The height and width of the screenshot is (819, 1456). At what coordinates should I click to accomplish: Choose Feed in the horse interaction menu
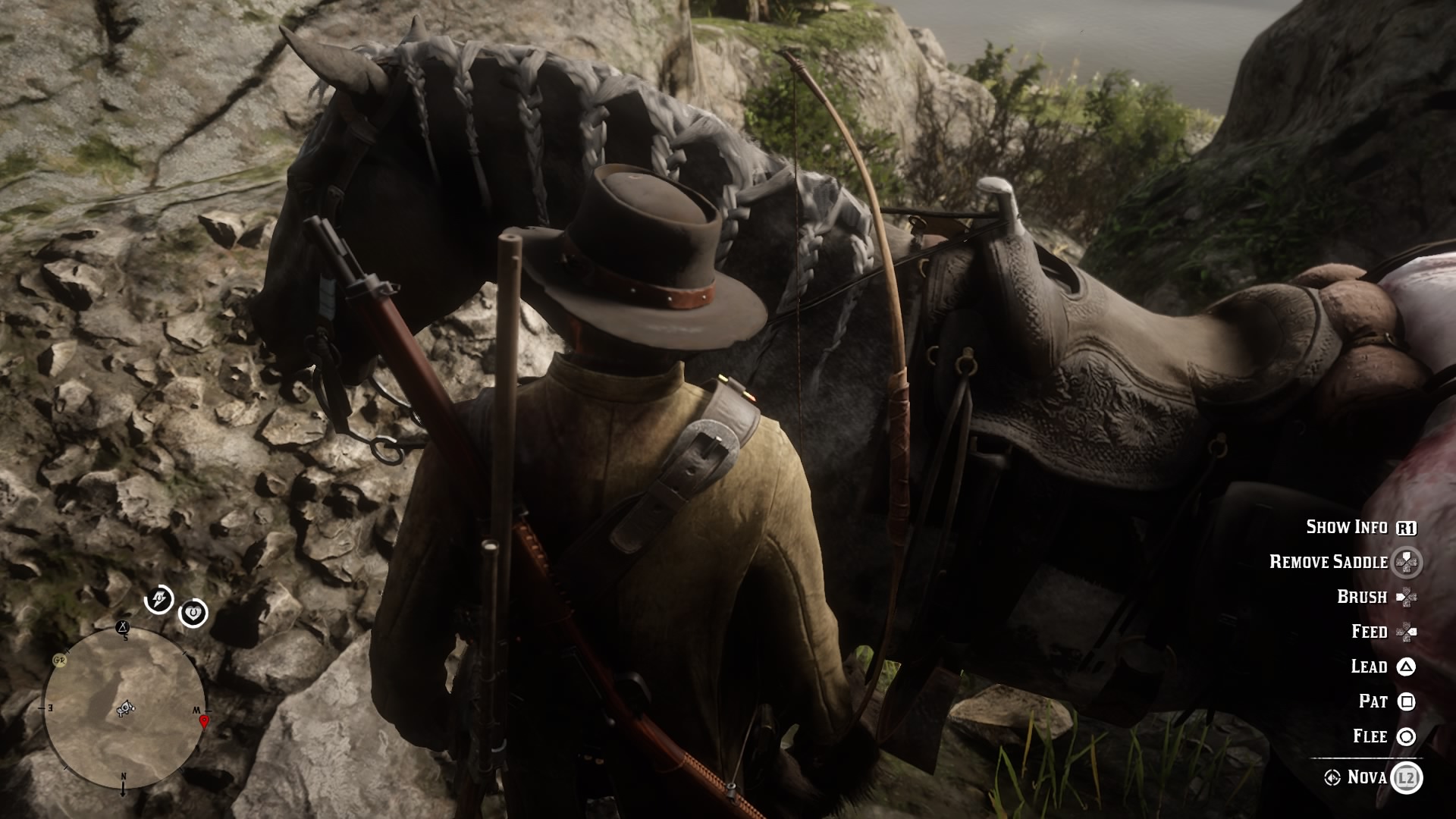[1370, 632]
